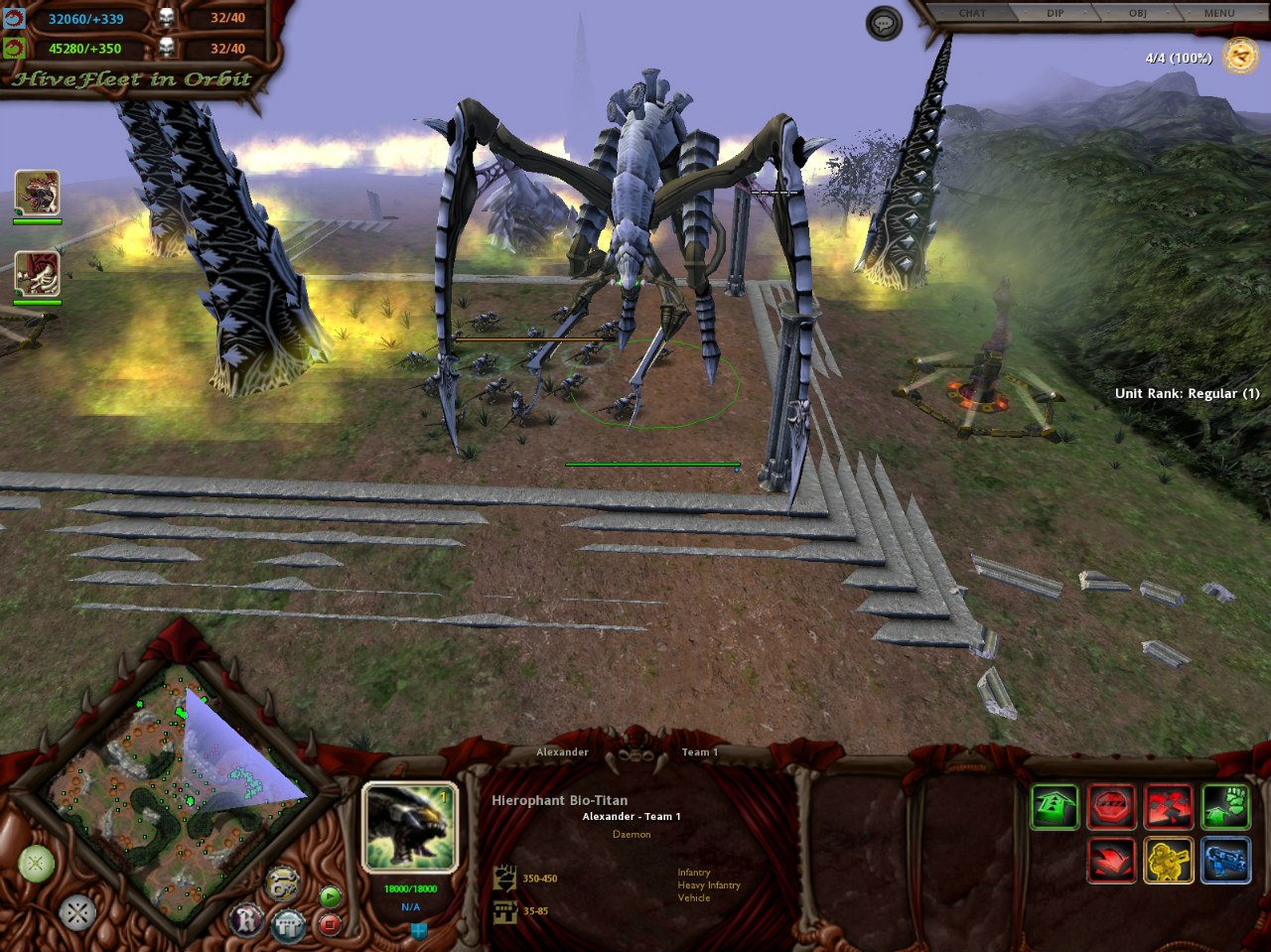1271x952 pixels.
Task: Activate the single green arrow command
Action: coord(1054,806)
